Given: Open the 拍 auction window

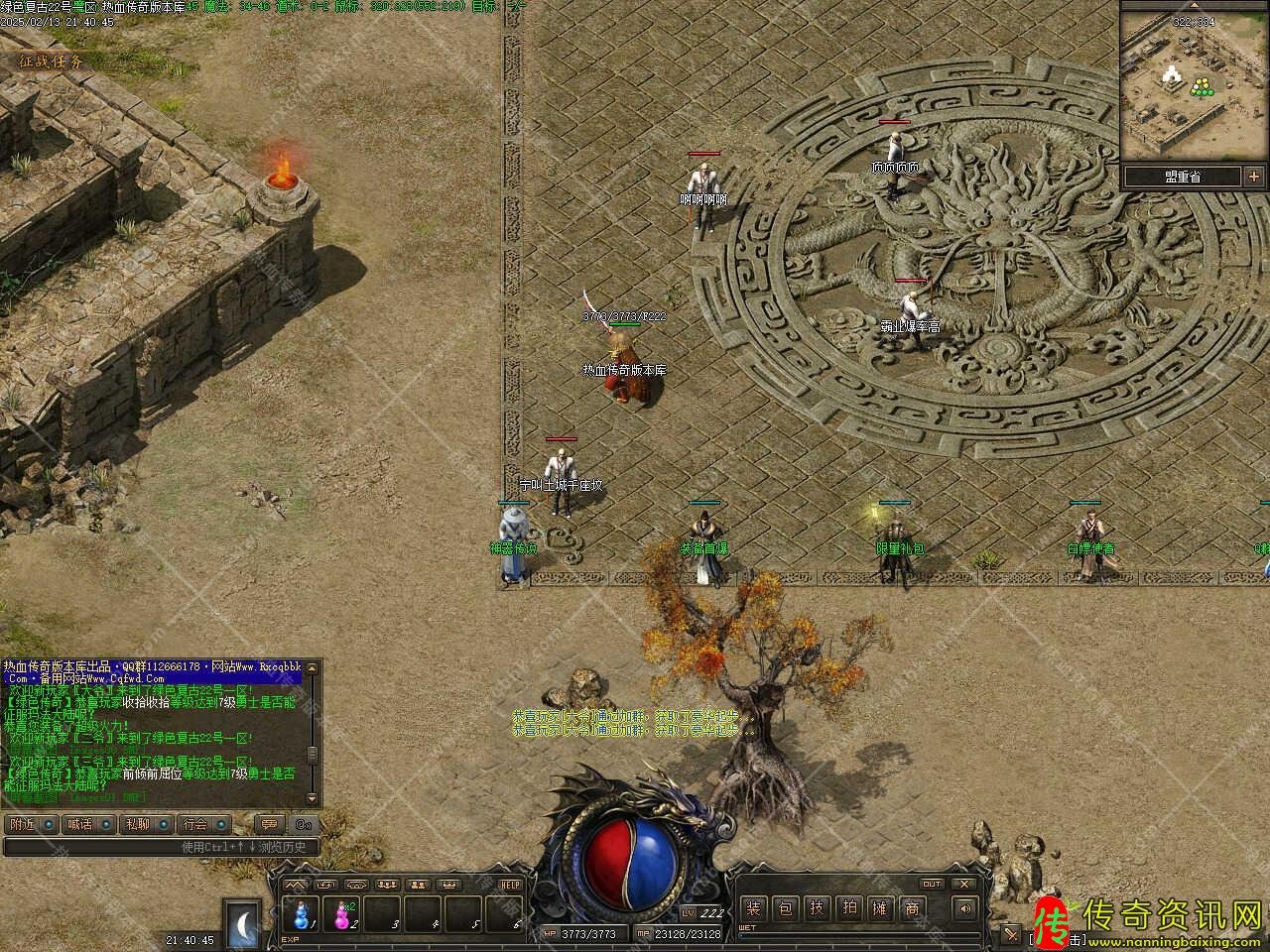Looking at the screenshot, I should [848, 908].
